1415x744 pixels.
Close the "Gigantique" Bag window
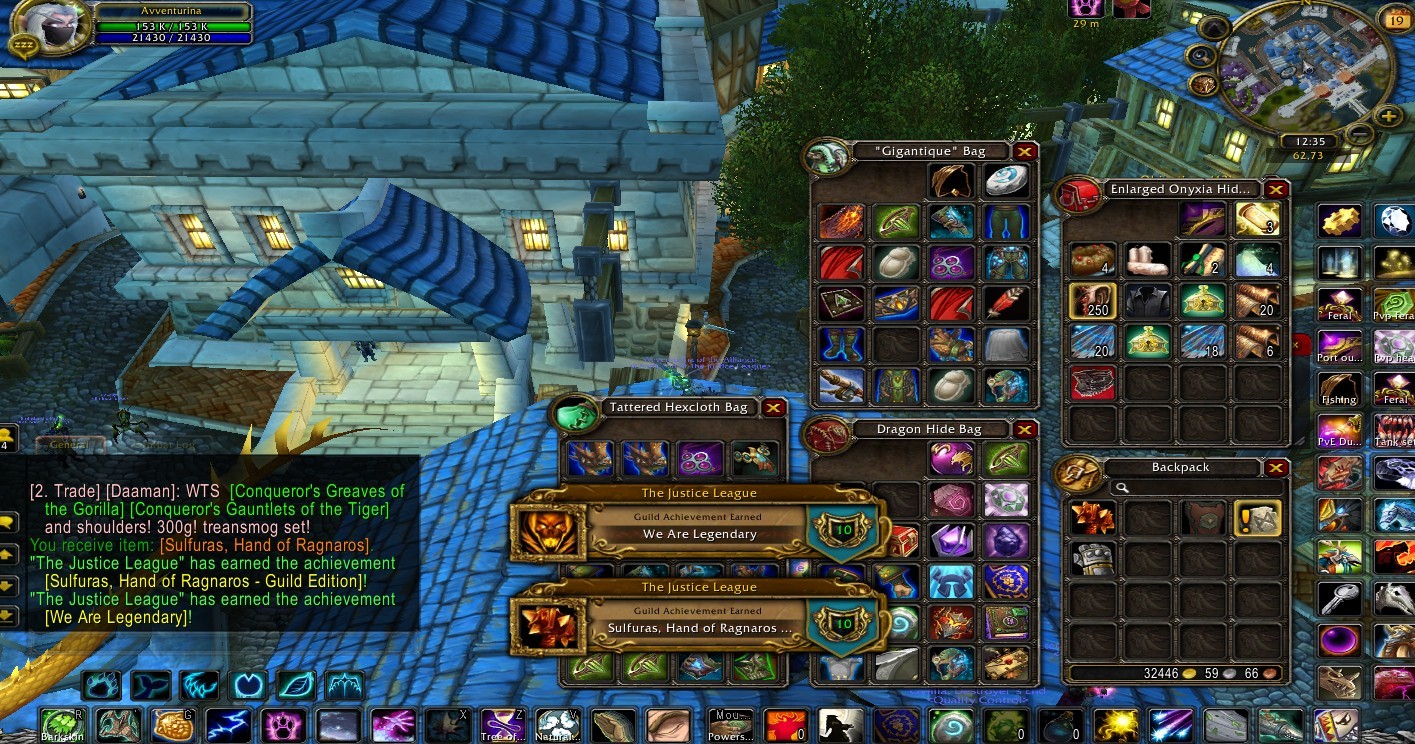(x=1025, y=152)
